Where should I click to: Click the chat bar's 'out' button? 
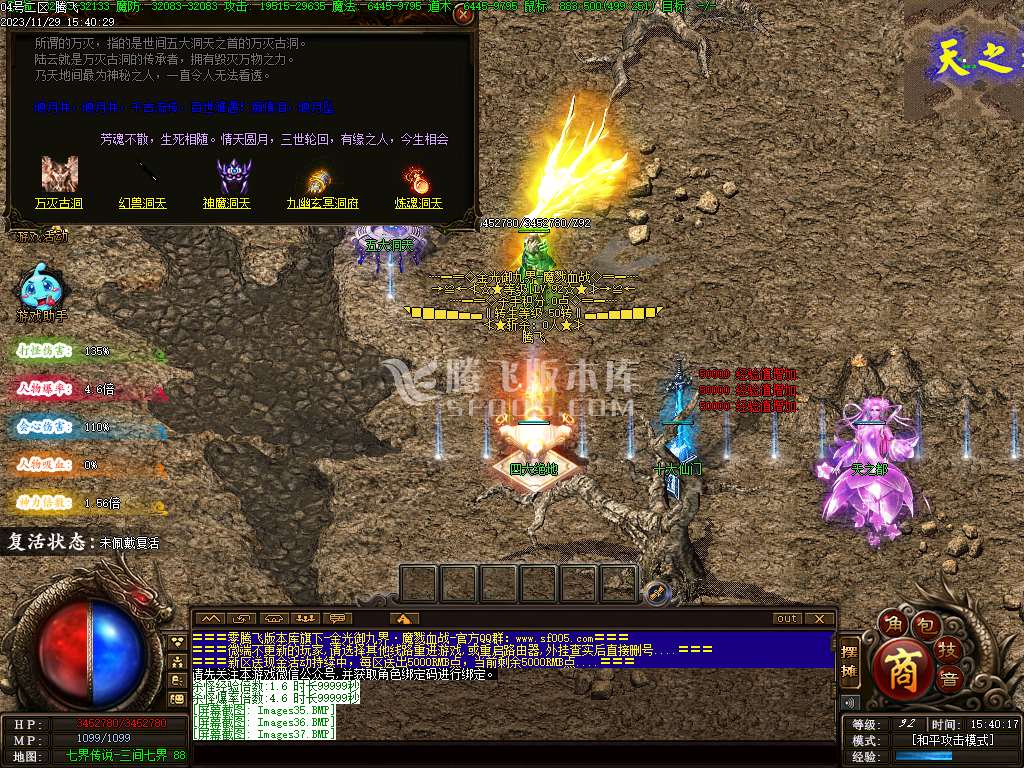click(788, 618)
